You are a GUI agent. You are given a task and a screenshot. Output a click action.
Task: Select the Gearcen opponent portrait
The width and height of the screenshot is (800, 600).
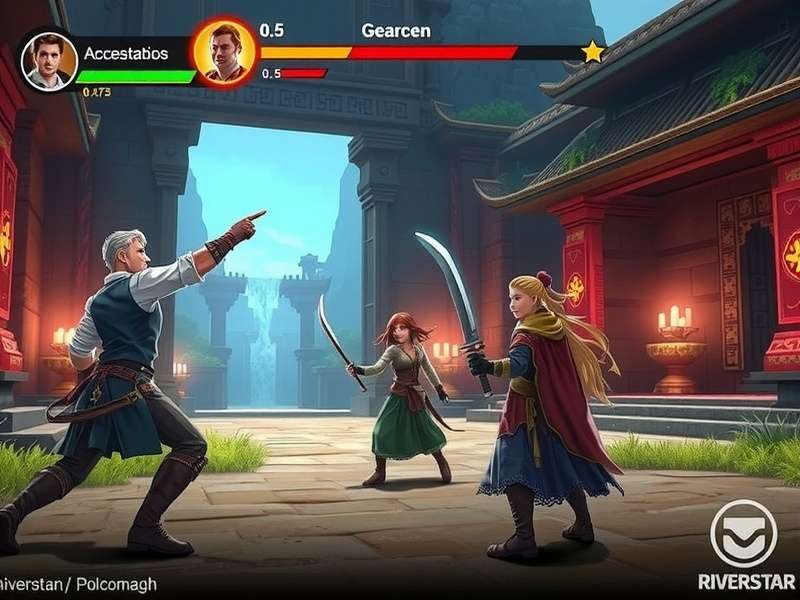pyautogui.click(x=224, y=52)
